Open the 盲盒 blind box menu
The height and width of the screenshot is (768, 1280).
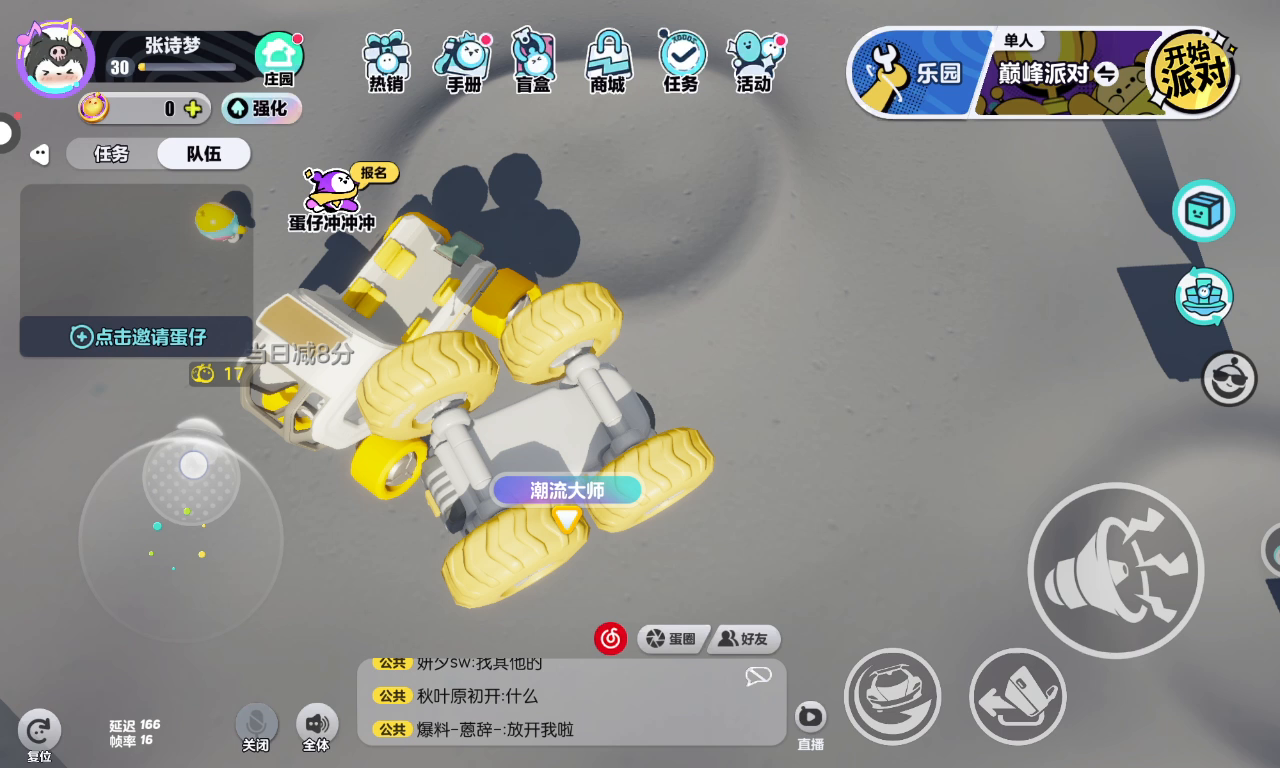533,60
